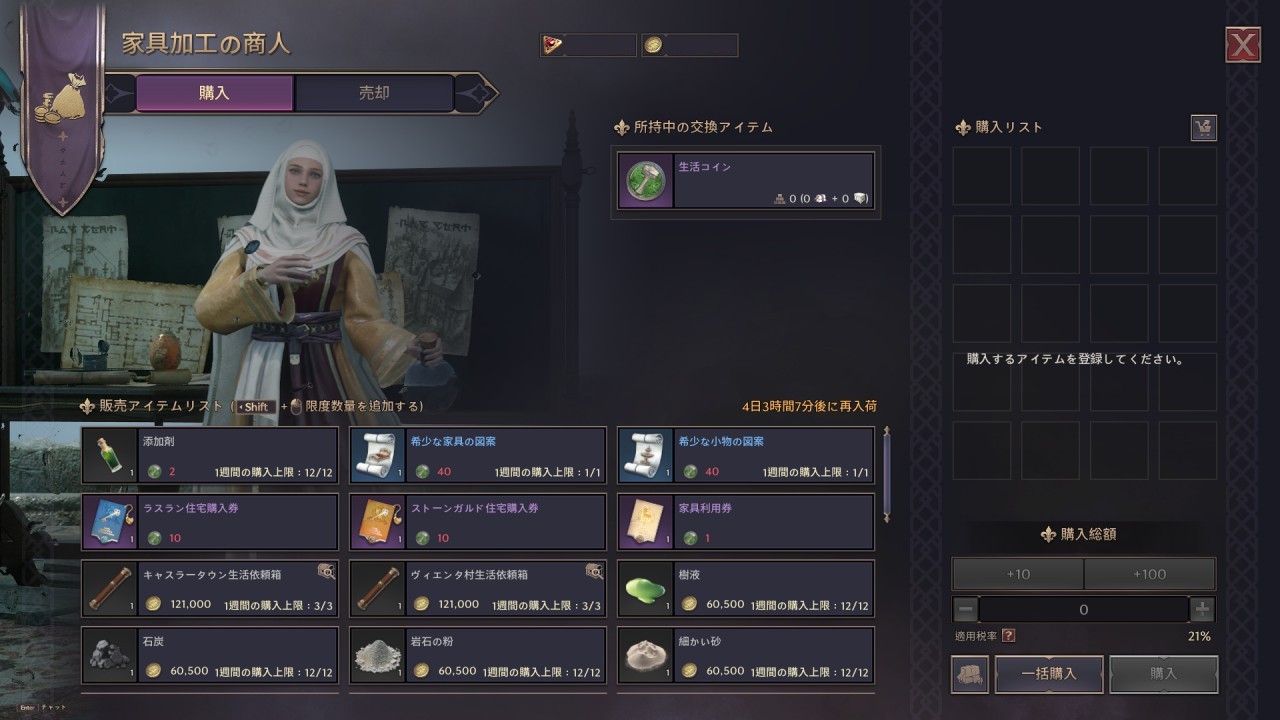The width and height of the screenshot is (1280, 720).
Task: Select the 石炭 item
Action: coord(210,655)
